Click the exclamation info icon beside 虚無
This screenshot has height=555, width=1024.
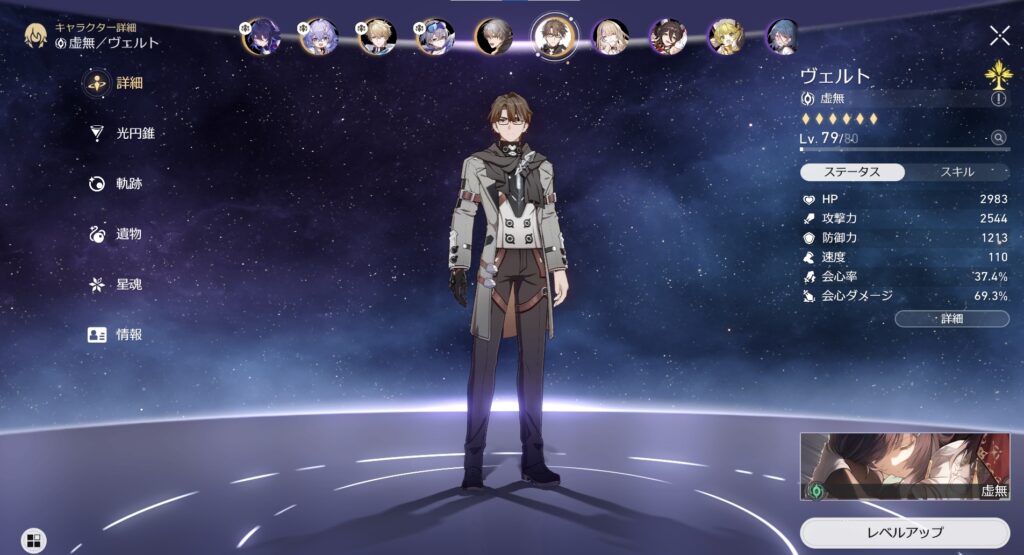[x=998, y=99]
